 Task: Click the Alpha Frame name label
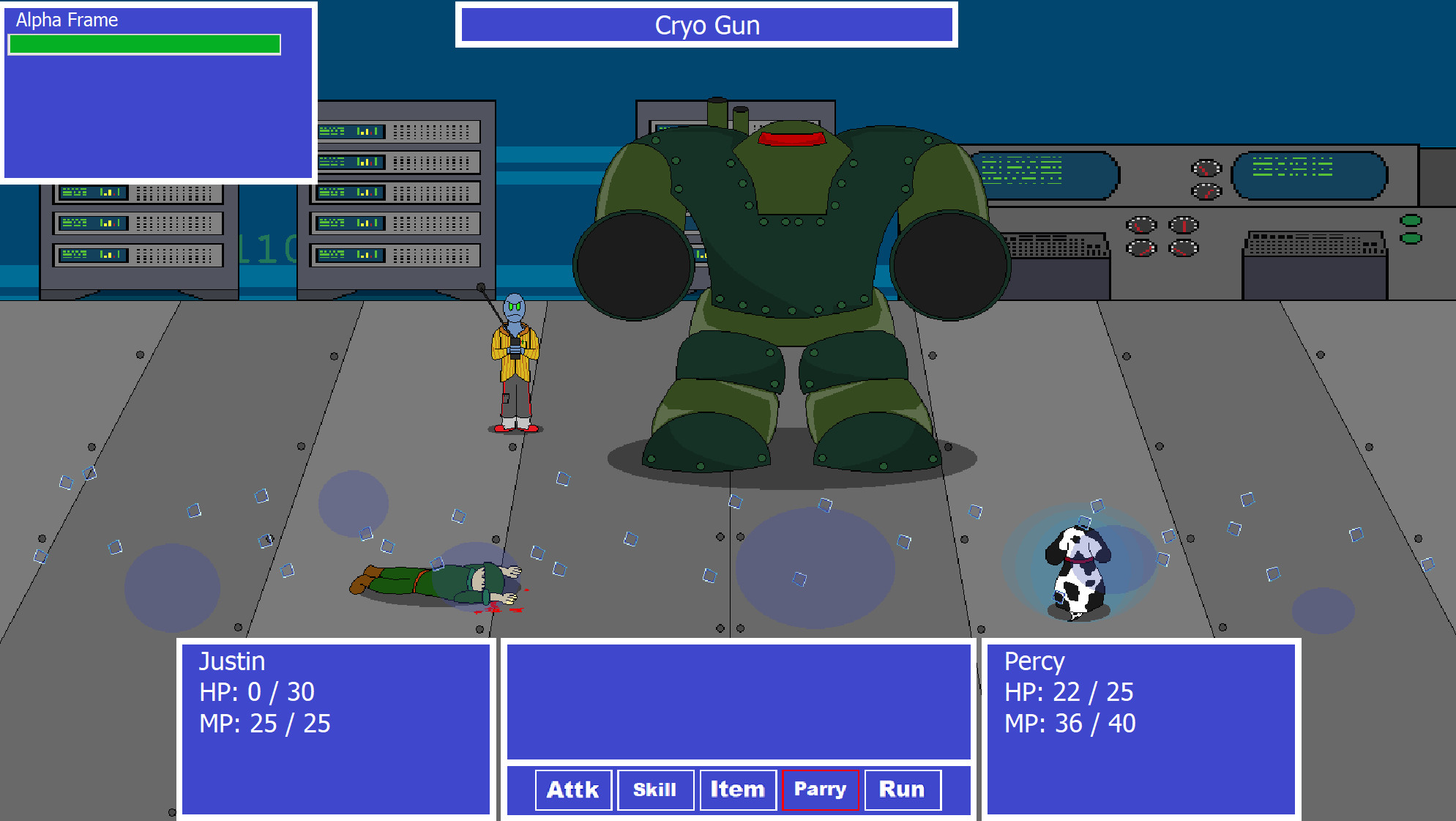click(64, 19)
